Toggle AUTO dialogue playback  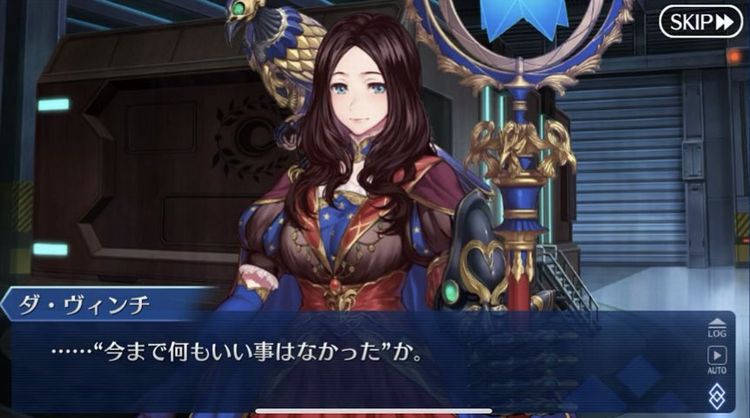716,358
